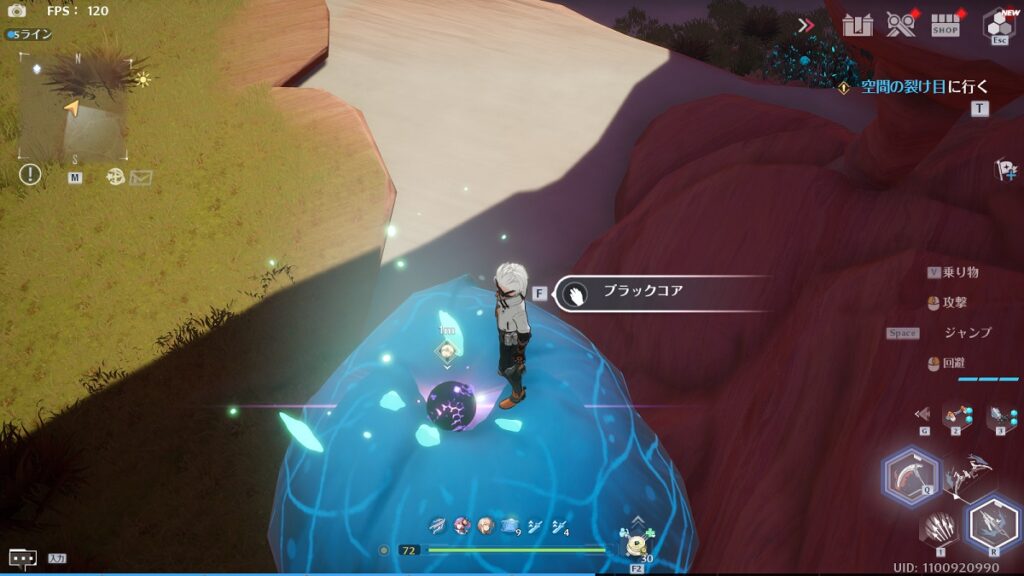Open the camera photo mode
1024x576 pixels.
point(17,11)
